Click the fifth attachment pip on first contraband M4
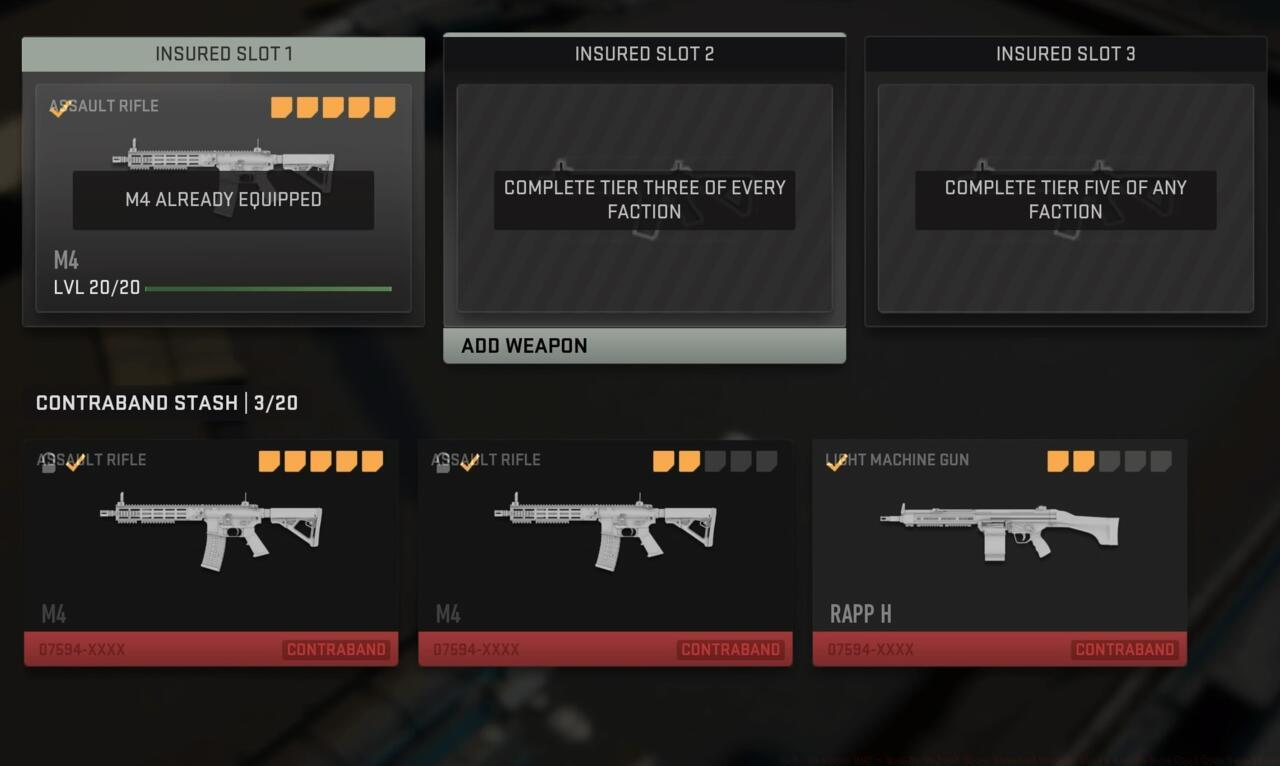This screenshot has height=766, width=1280. [x=372, y=461]
